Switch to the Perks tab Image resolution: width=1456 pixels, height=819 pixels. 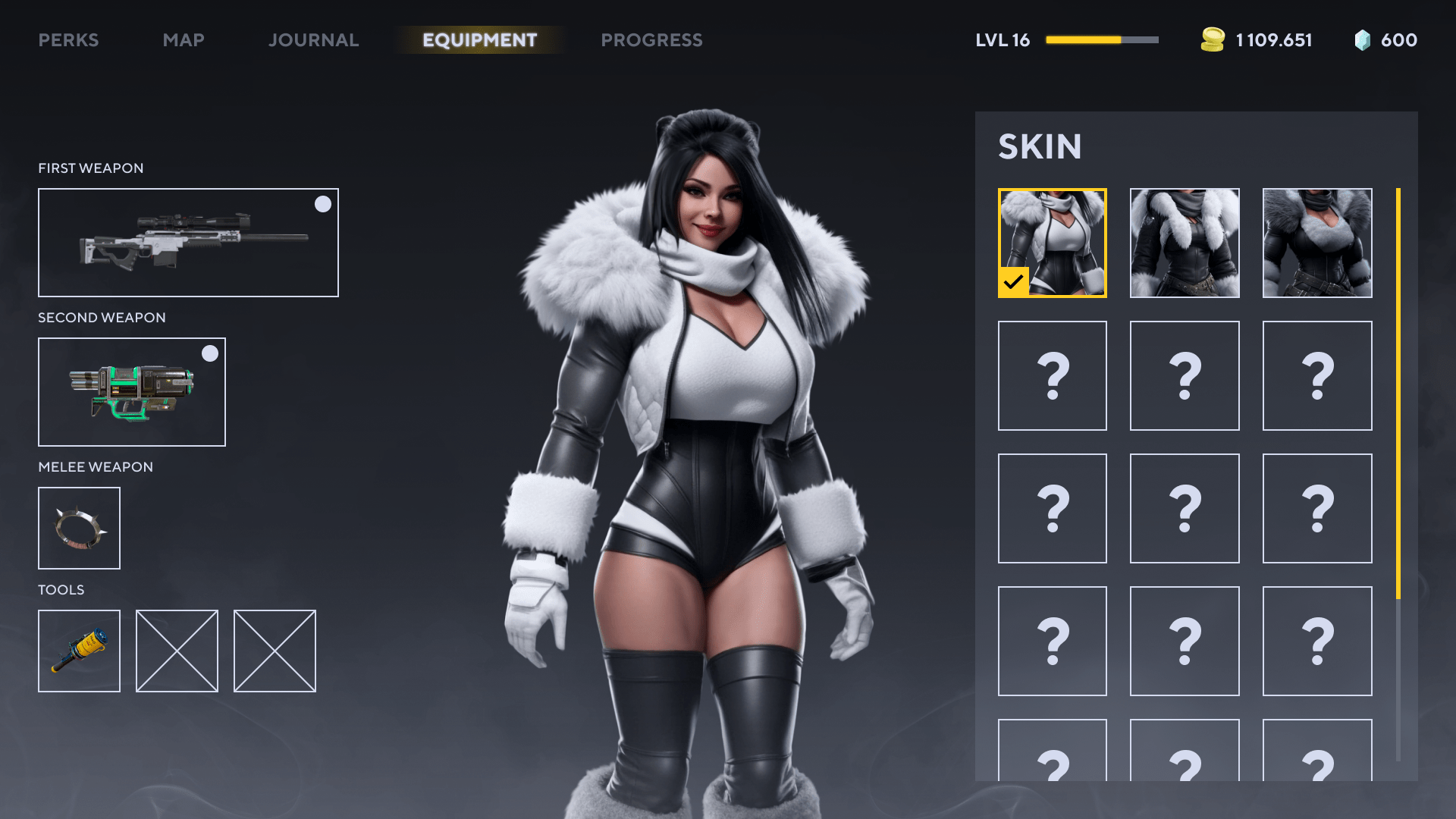(68, 40)
